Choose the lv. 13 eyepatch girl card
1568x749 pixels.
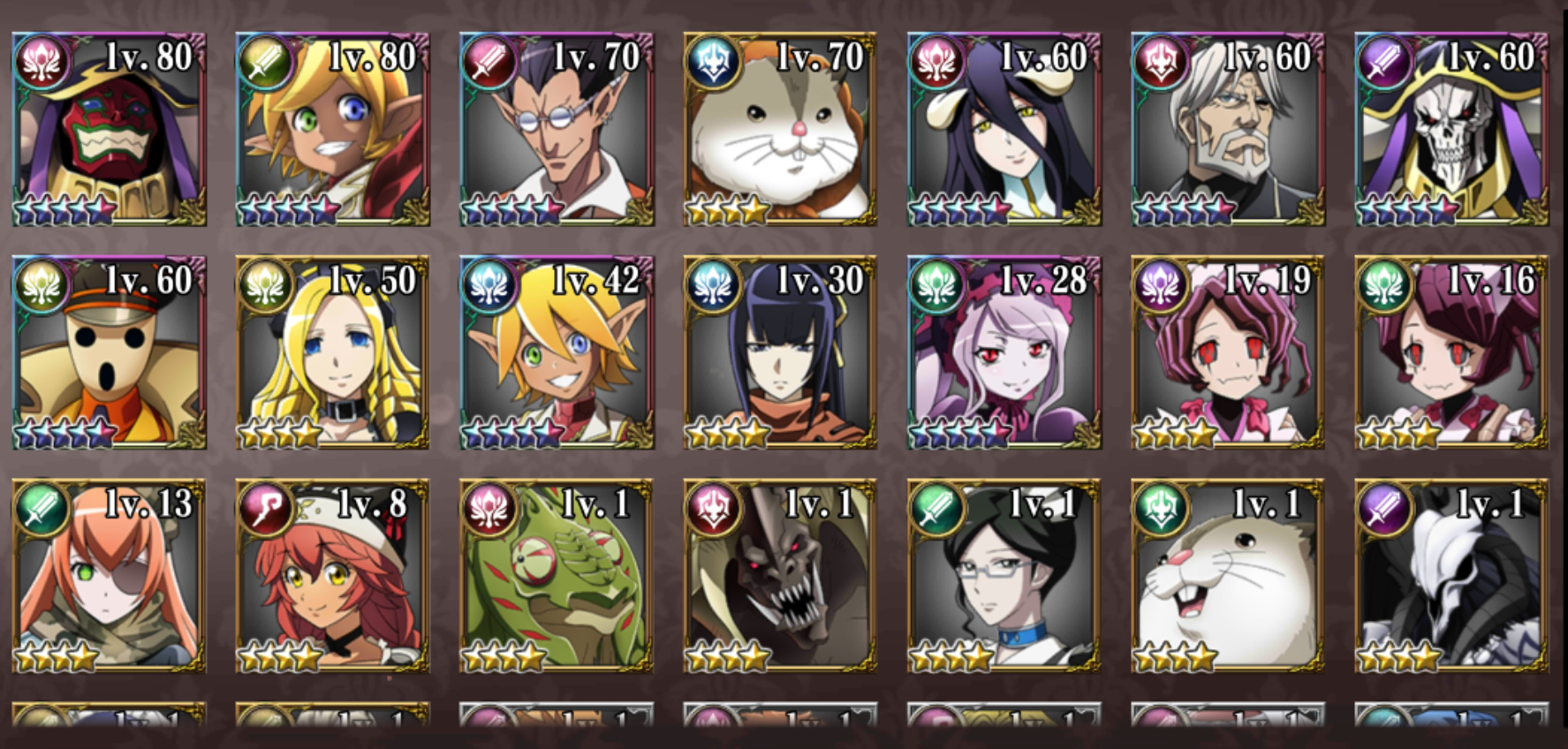[109, 577]
